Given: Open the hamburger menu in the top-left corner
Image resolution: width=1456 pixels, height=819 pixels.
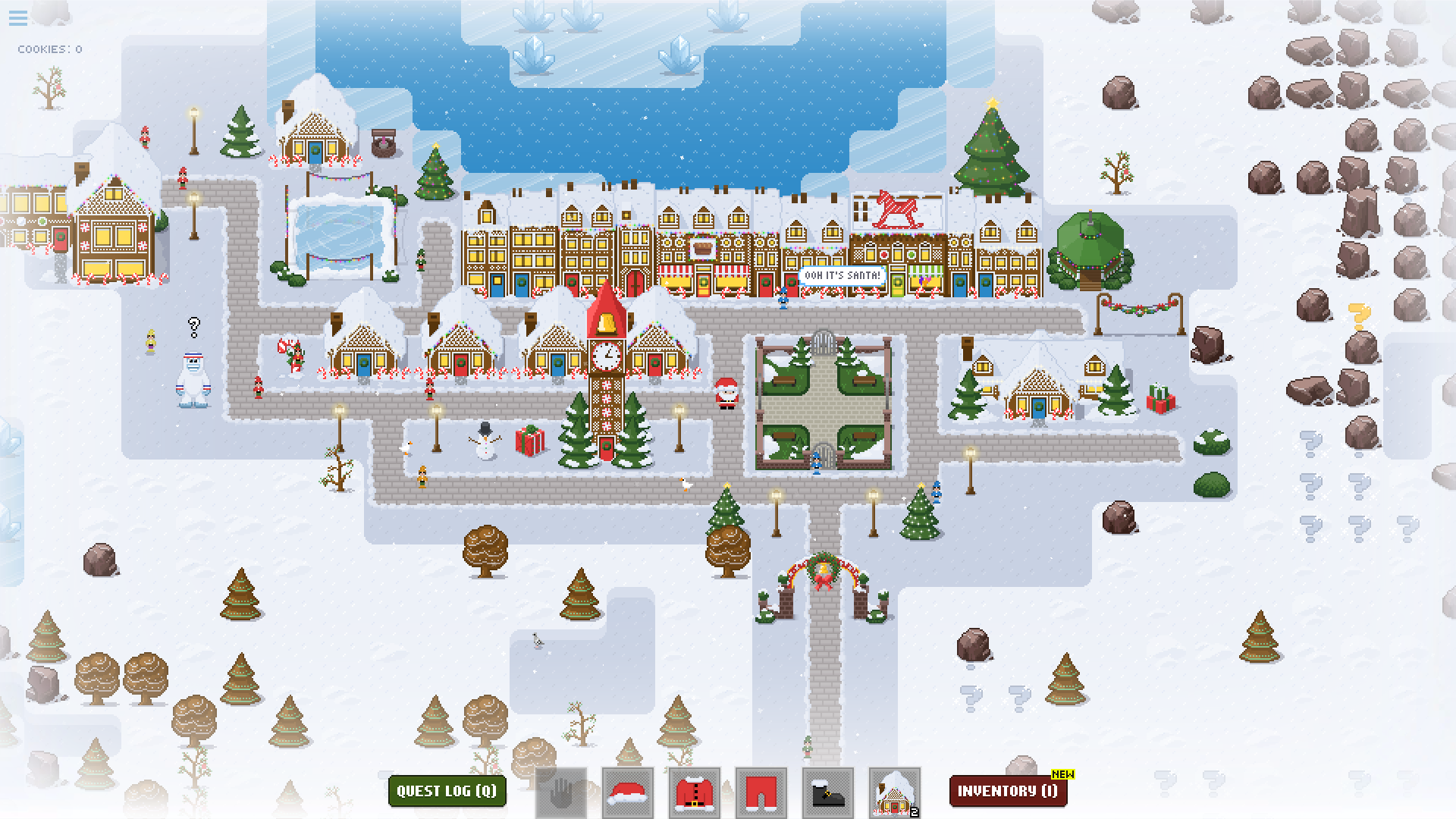Looking at the screenshot, I should point(17,19).
